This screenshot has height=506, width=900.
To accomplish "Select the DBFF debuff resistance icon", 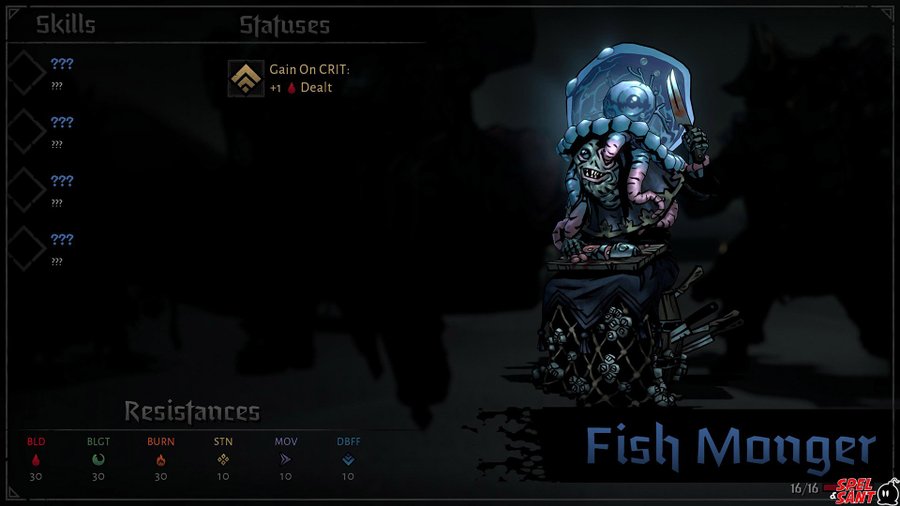I will pyautogui.click(x=347, y=460).
